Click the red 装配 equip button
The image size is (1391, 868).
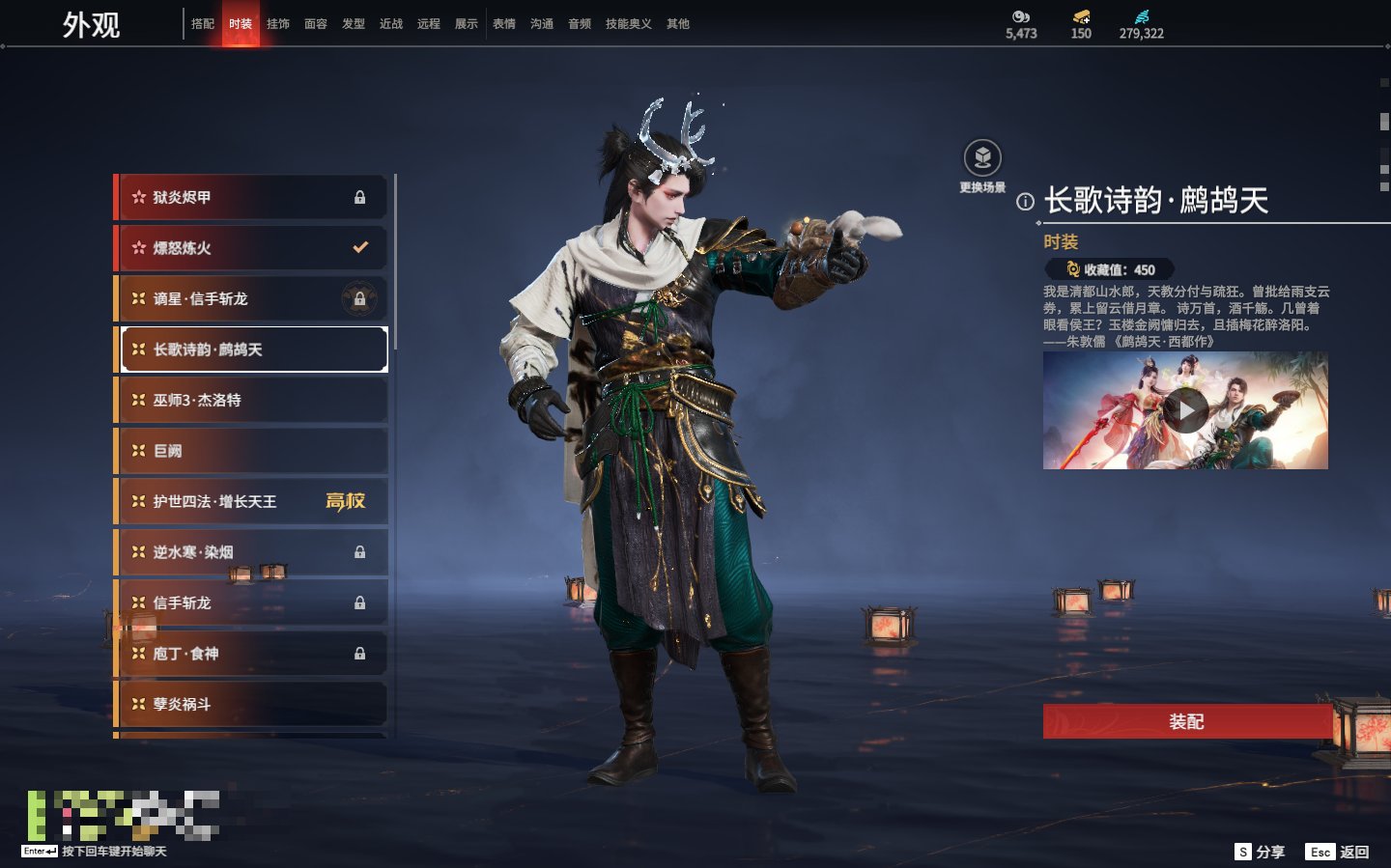(x=1186, y=721)
